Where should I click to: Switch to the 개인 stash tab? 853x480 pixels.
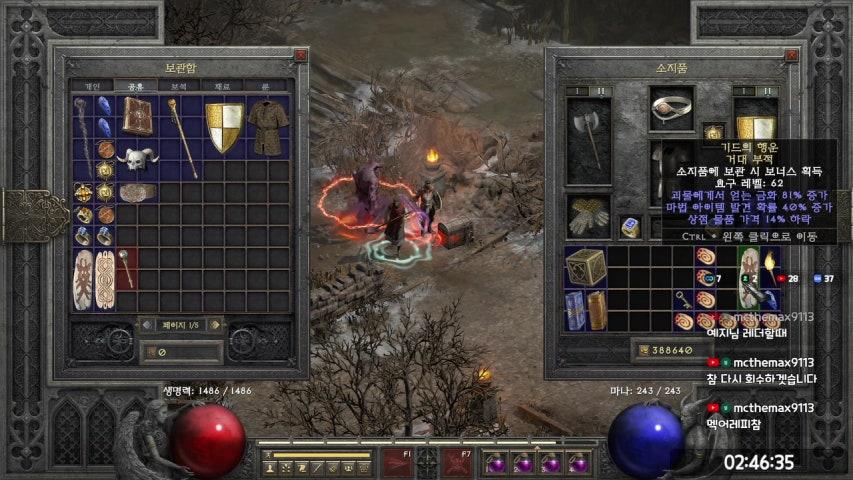92,86
